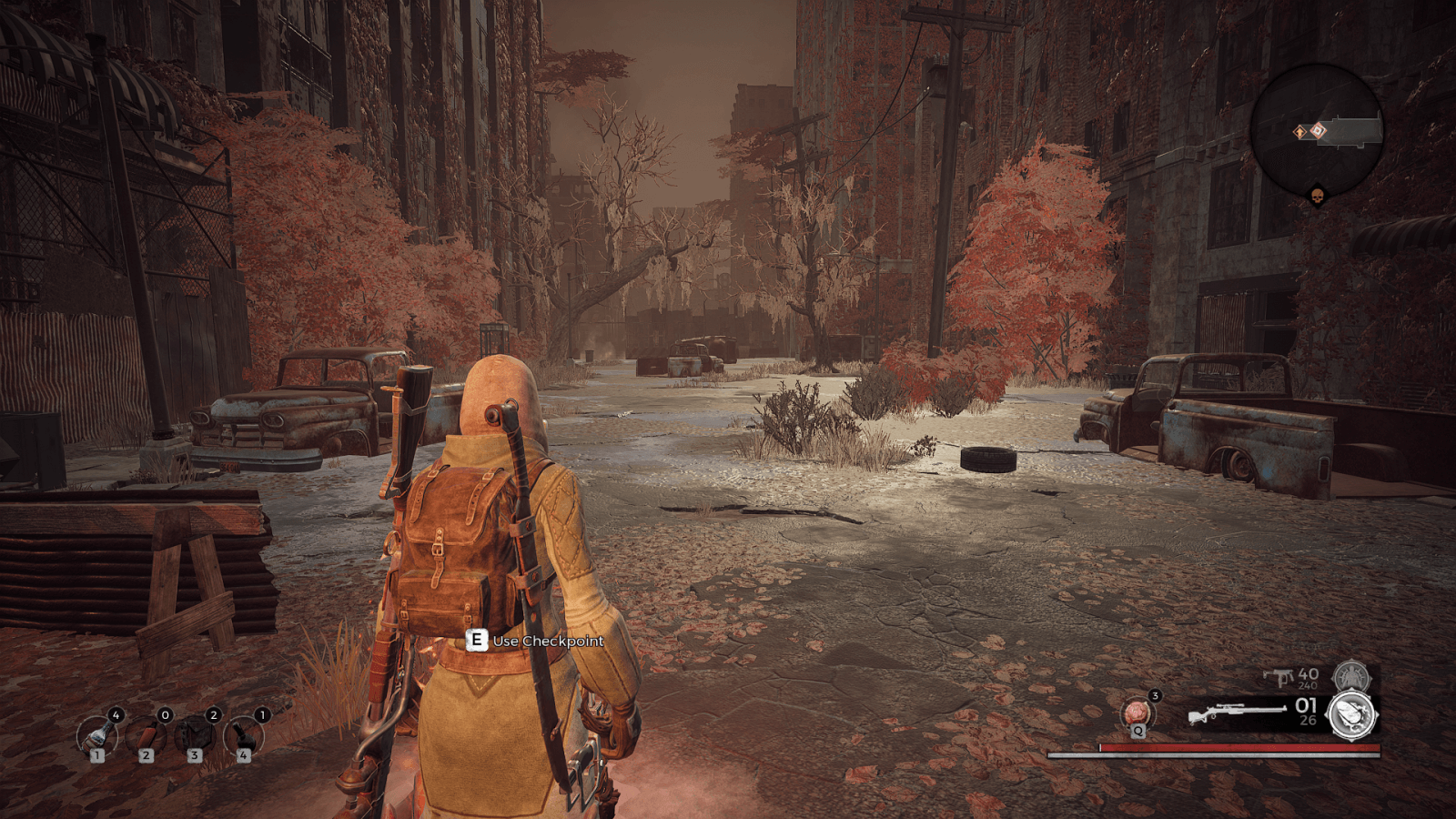Open the circular minimap

(1316, 130)
